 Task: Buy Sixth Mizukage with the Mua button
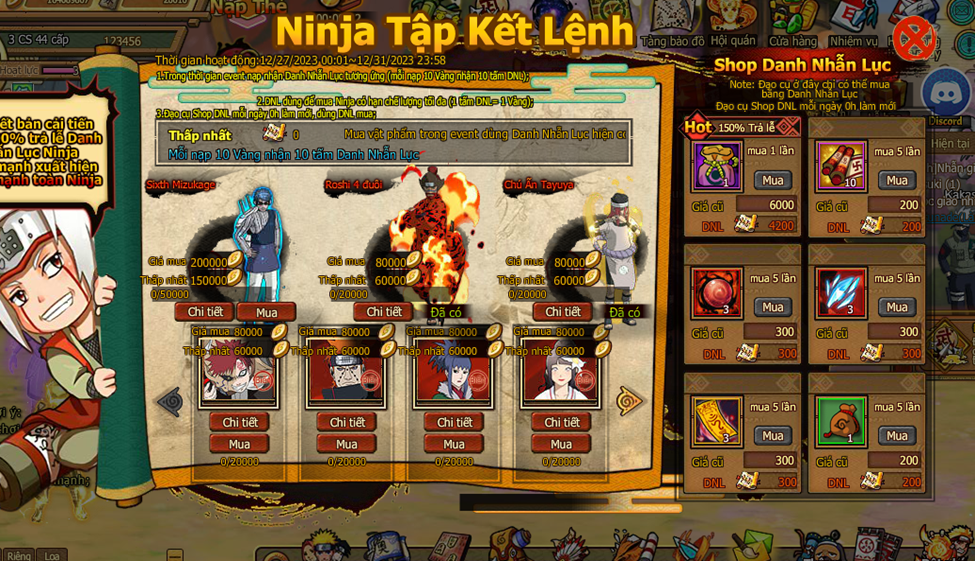pos(266,312)
